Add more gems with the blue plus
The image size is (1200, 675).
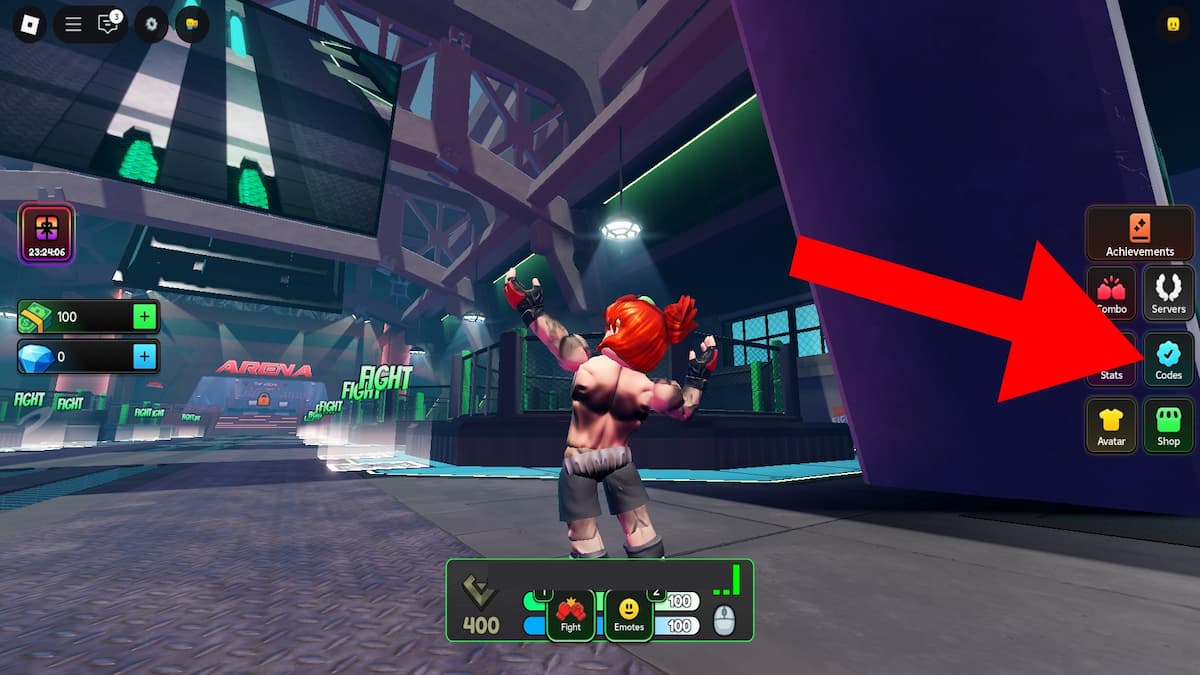pos(145,356)
